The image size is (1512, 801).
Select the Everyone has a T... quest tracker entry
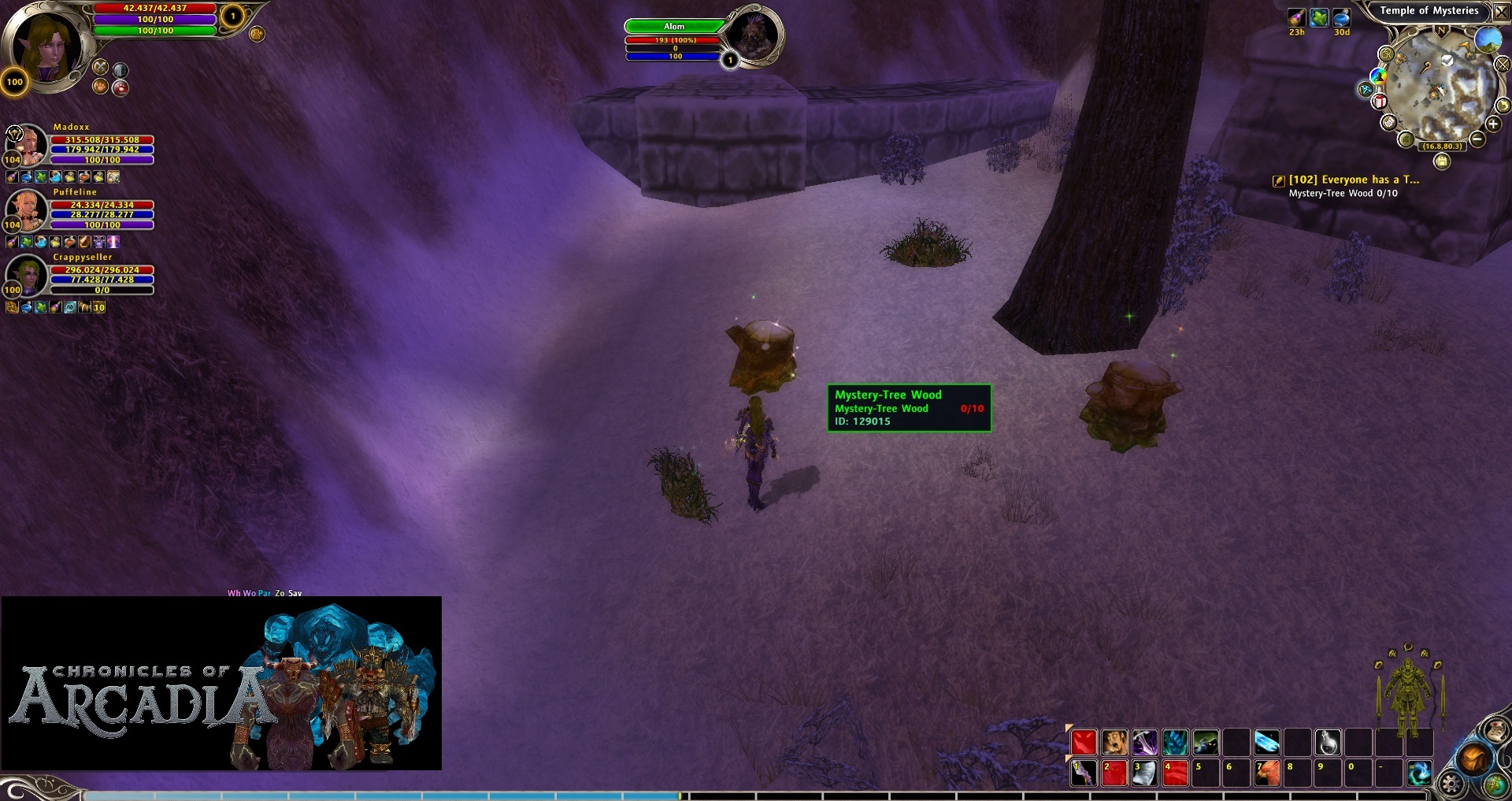(1353, 180)
